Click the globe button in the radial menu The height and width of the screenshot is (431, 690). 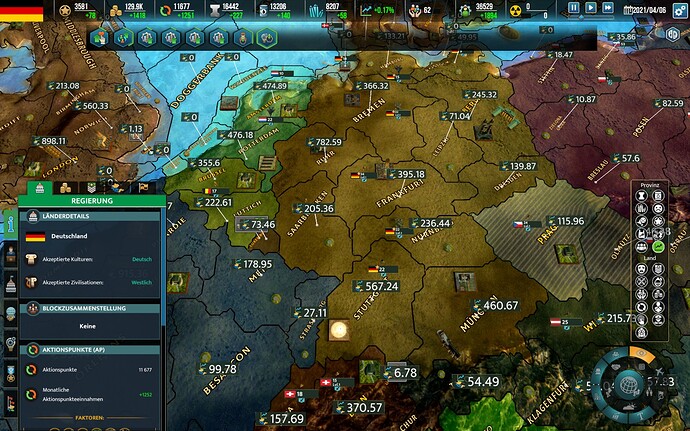point(629,385)
